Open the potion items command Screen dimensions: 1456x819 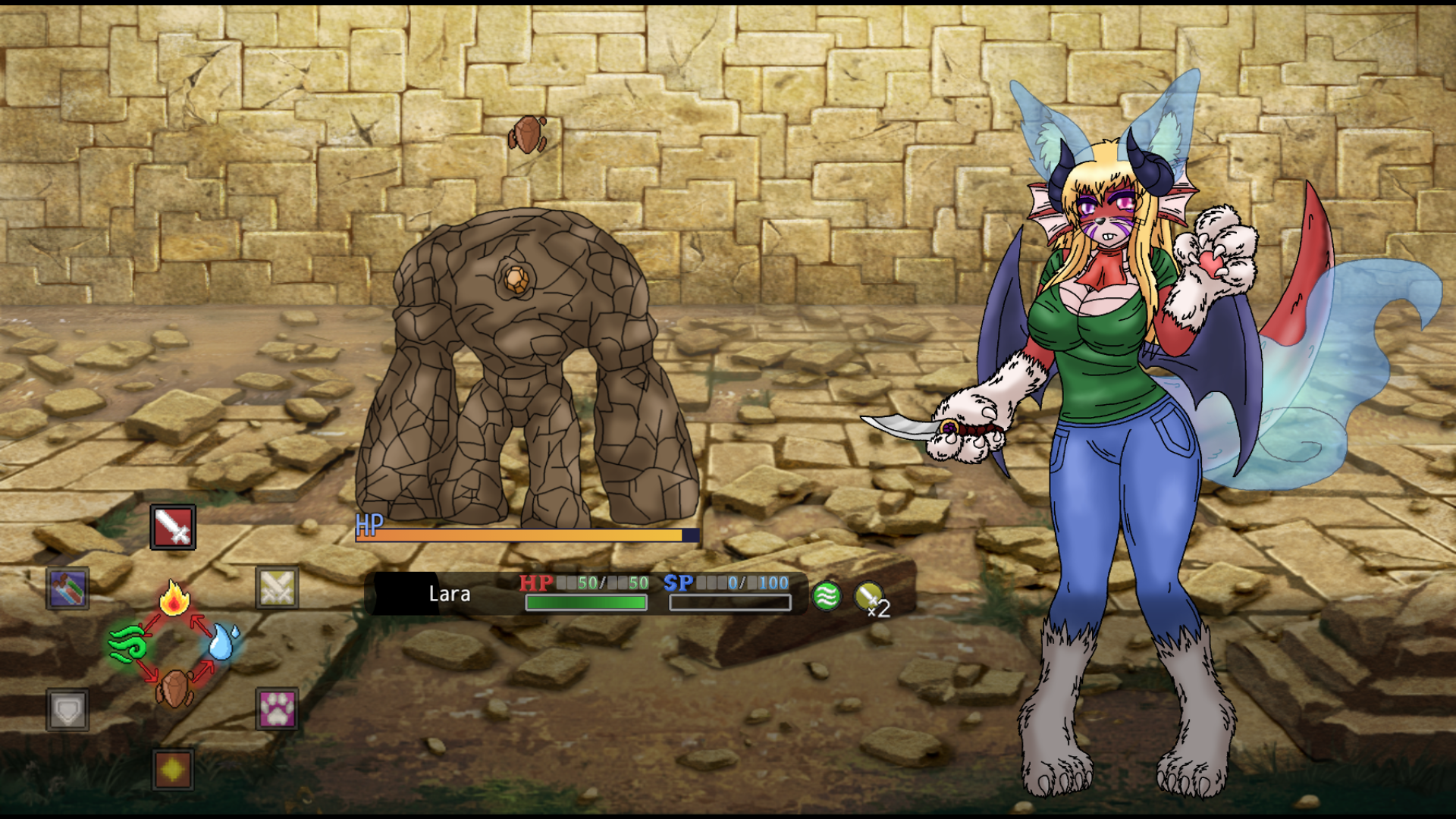click(68, 588)
